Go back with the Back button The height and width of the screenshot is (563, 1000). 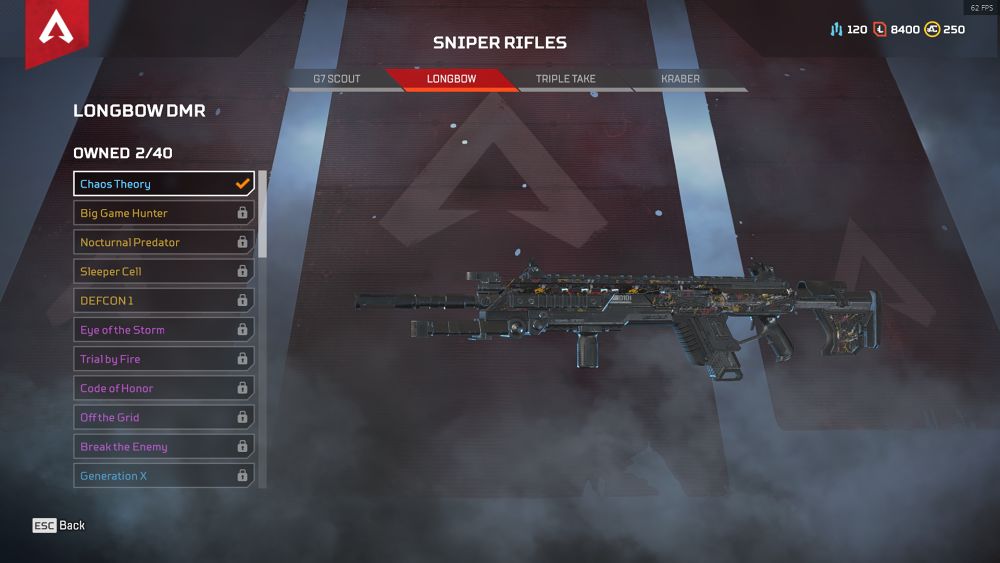(59, 526)
